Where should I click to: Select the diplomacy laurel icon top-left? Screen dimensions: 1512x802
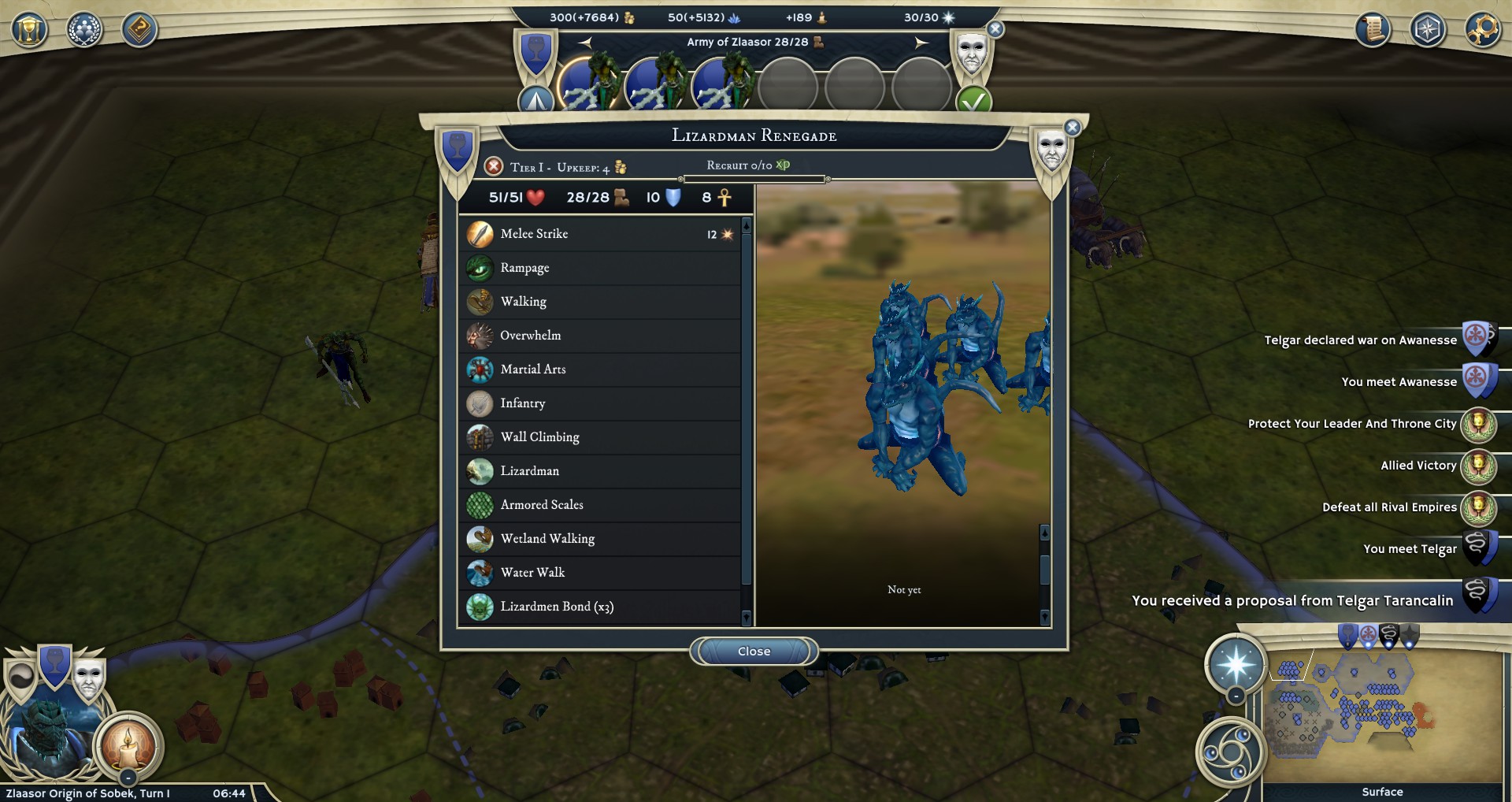(83, 30)
